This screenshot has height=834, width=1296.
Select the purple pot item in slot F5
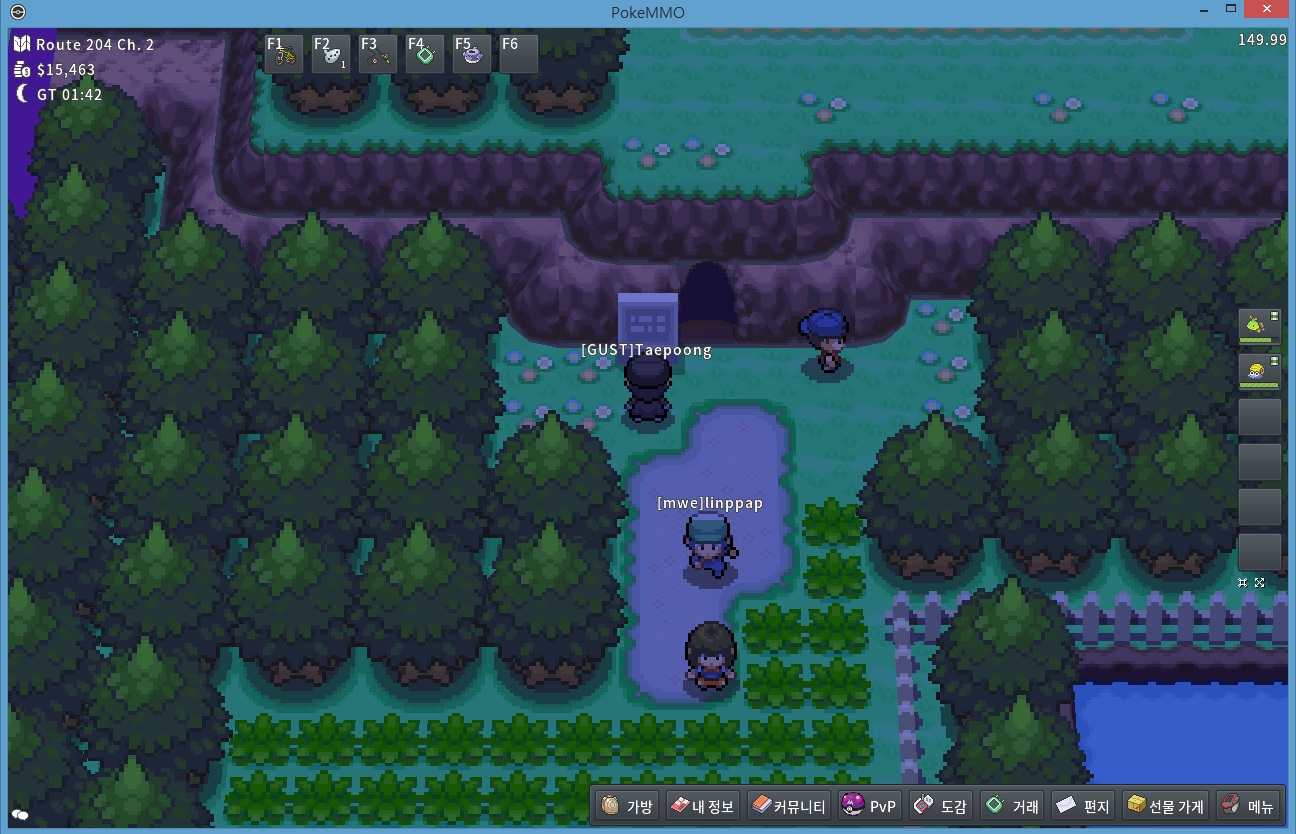pos(472,55)
